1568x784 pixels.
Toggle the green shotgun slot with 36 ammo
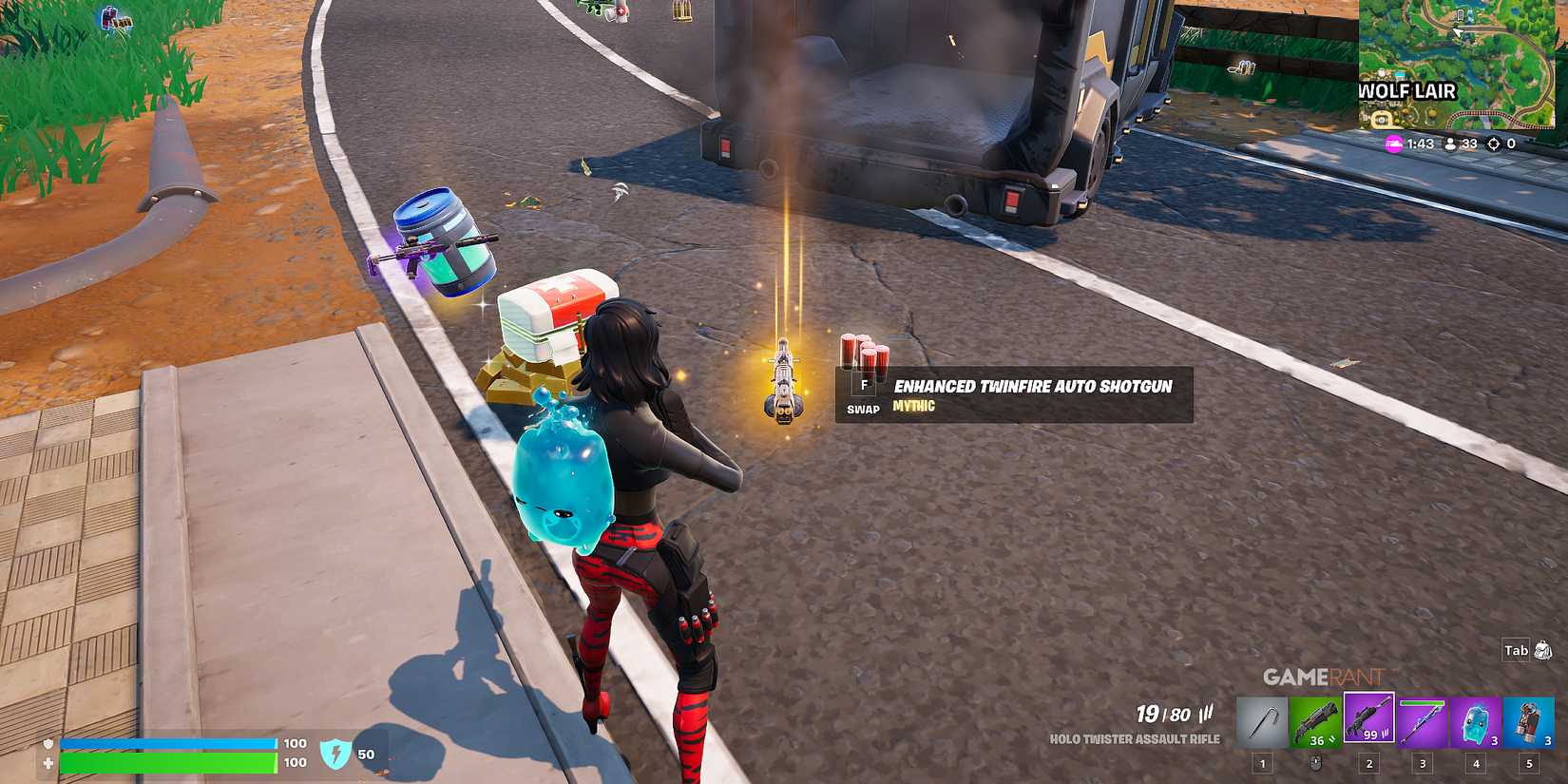point(1315,718)
